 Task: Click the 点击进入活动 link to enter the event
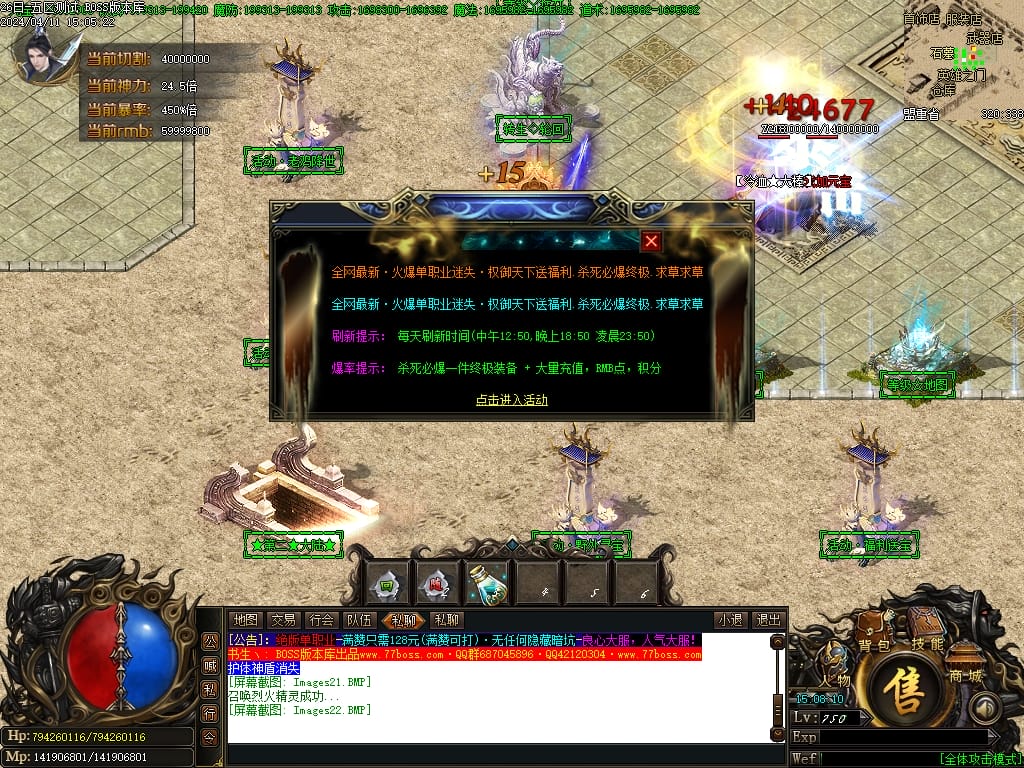(x=512, y=400)
